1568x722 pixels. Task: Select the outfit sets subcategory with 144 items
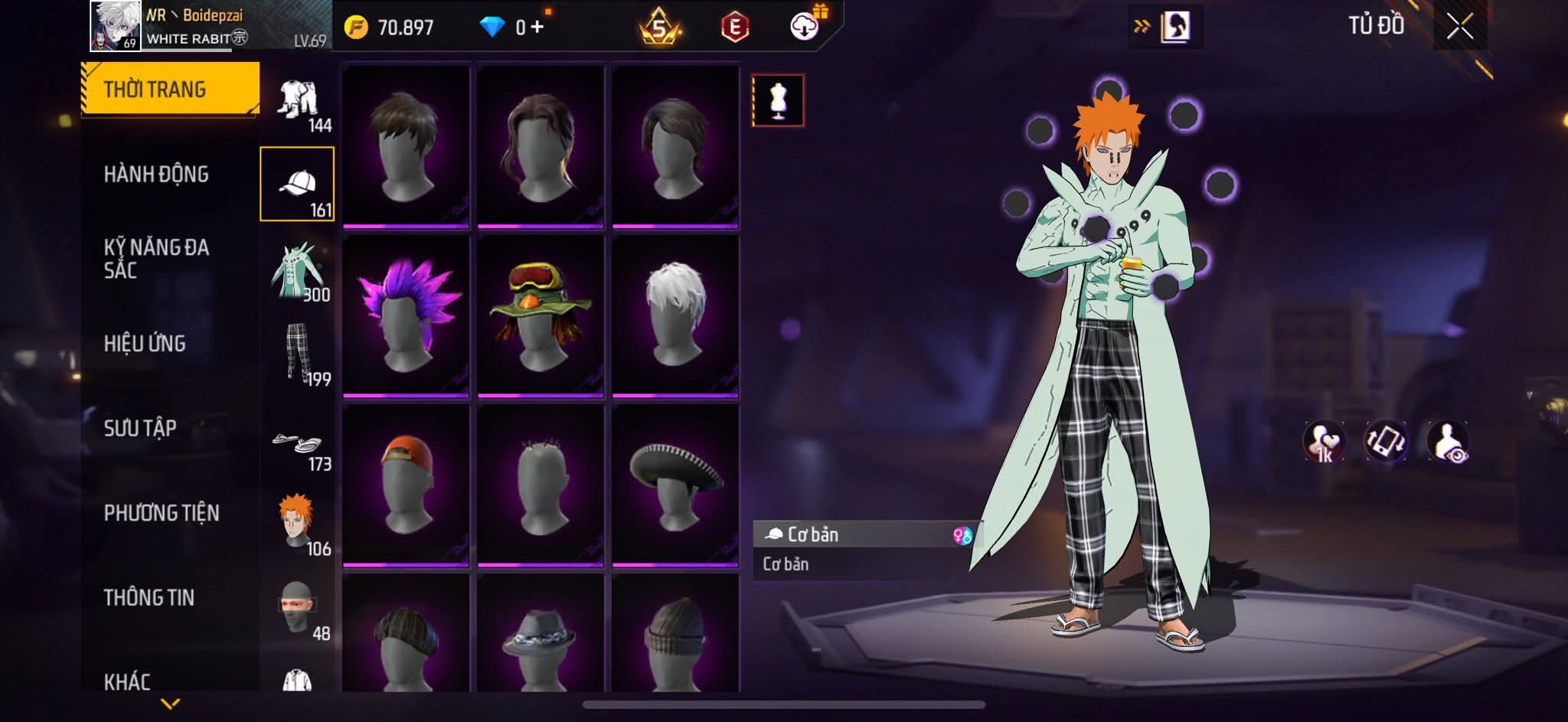click(298, 103)
